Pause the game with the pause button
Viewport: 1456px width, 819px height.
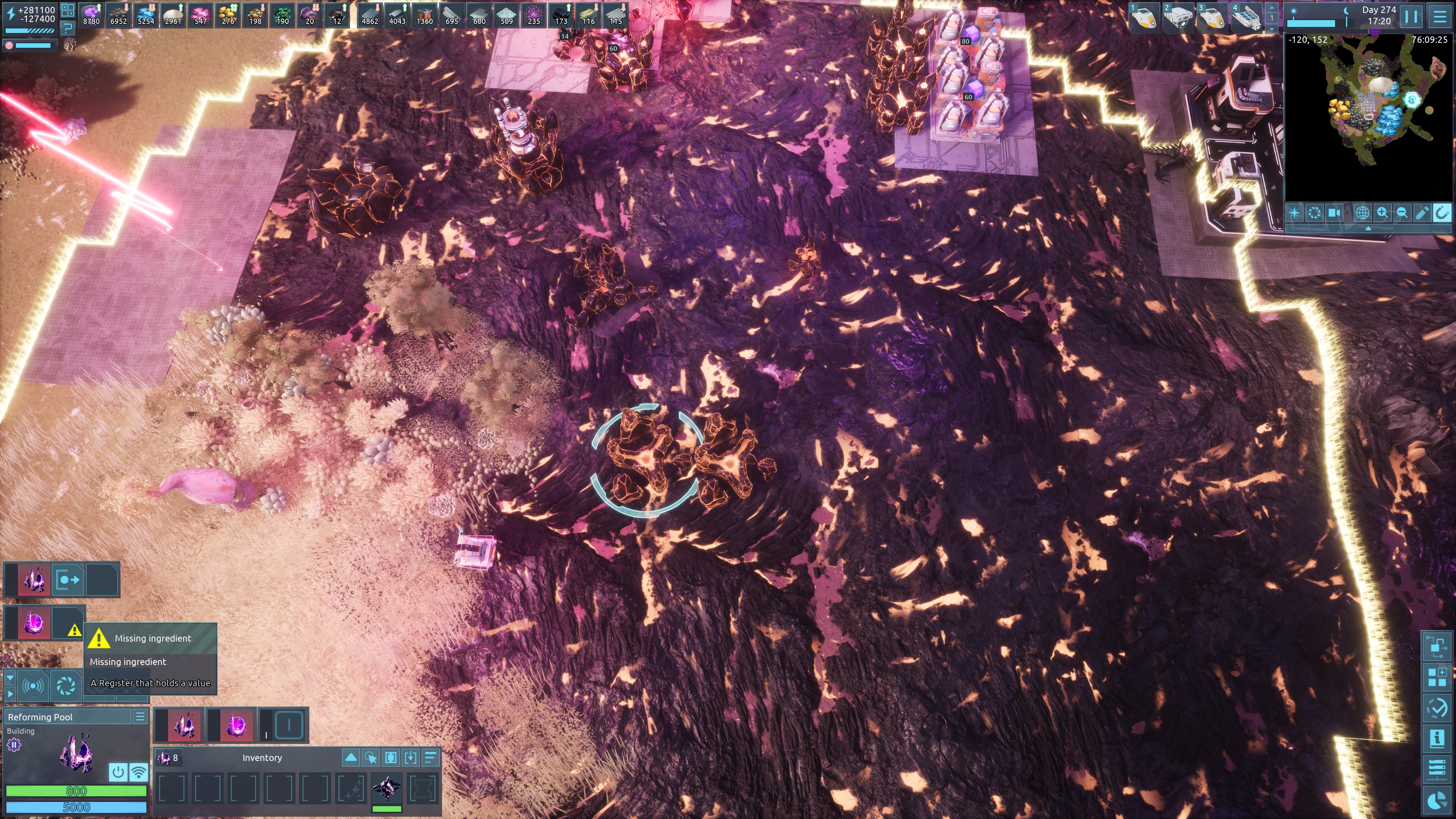pyautogui.click(x=1411, y=16)
